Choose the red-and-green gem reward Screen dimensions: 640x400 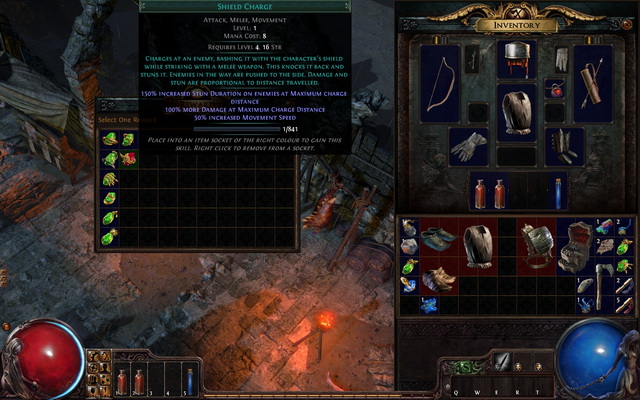click(128, 158)
